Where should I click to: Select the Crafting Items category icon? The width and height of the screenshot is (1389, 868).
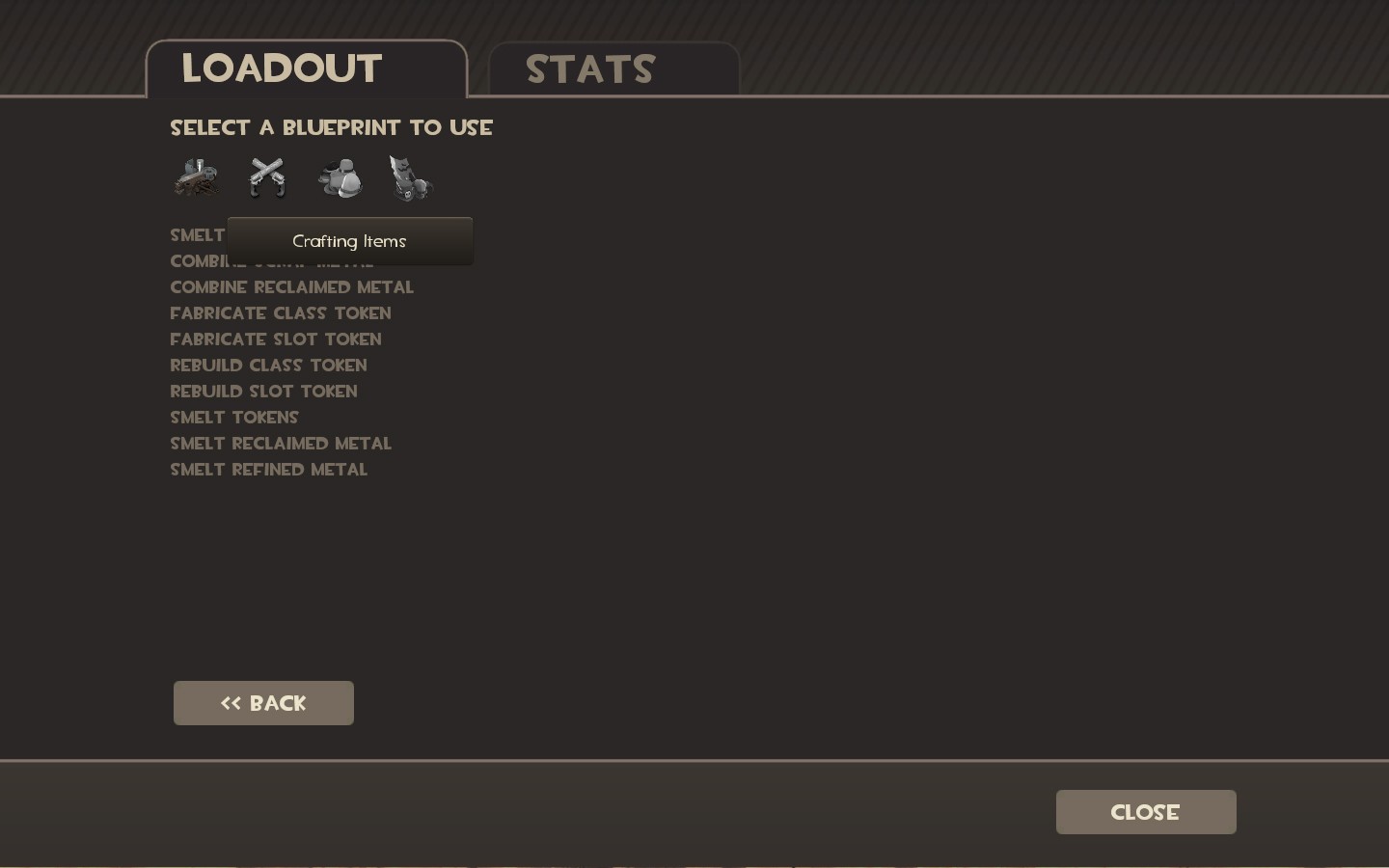click(197, 177)
